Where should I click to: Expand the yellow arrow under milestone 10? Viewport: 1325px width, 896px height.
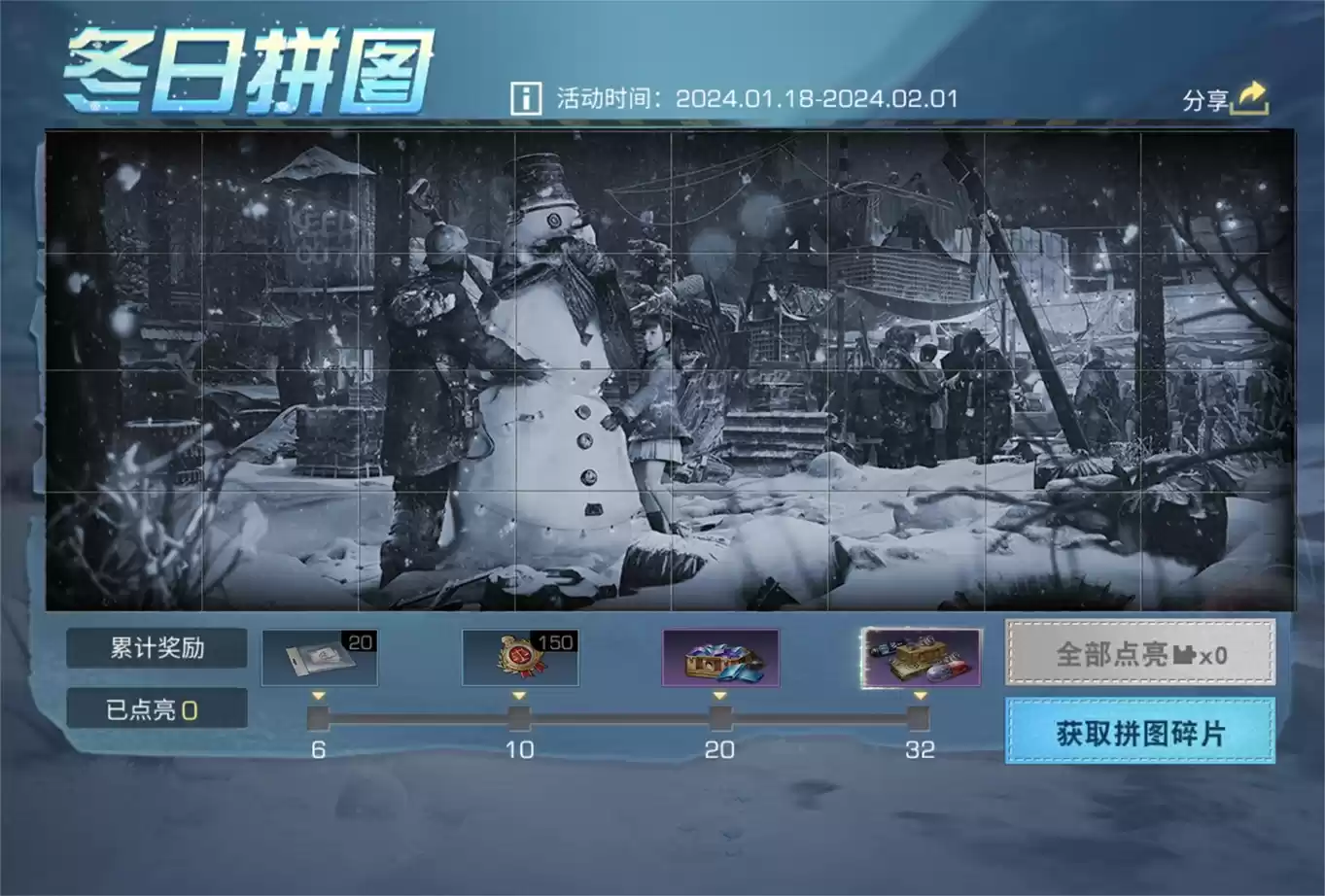[518, 695]
